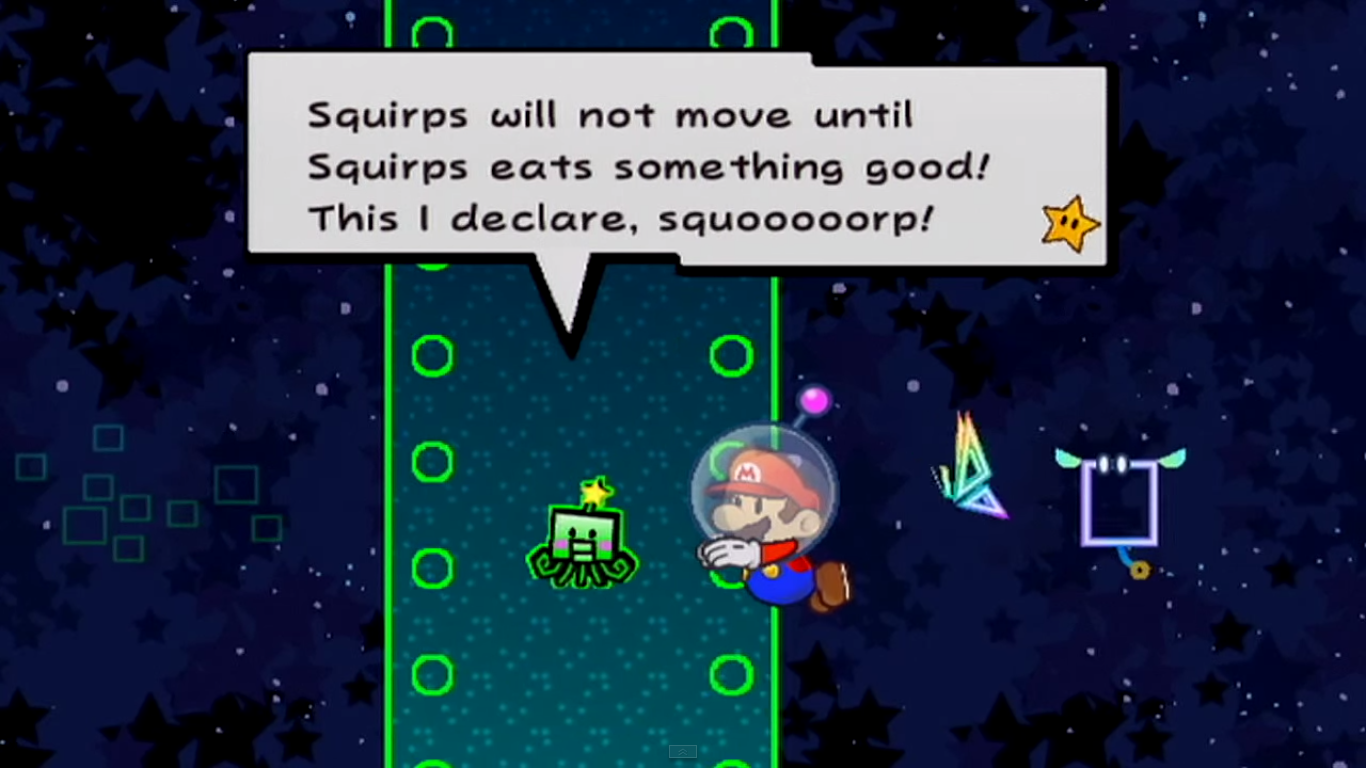Click the small chevron at bottom center

(683, 751)
